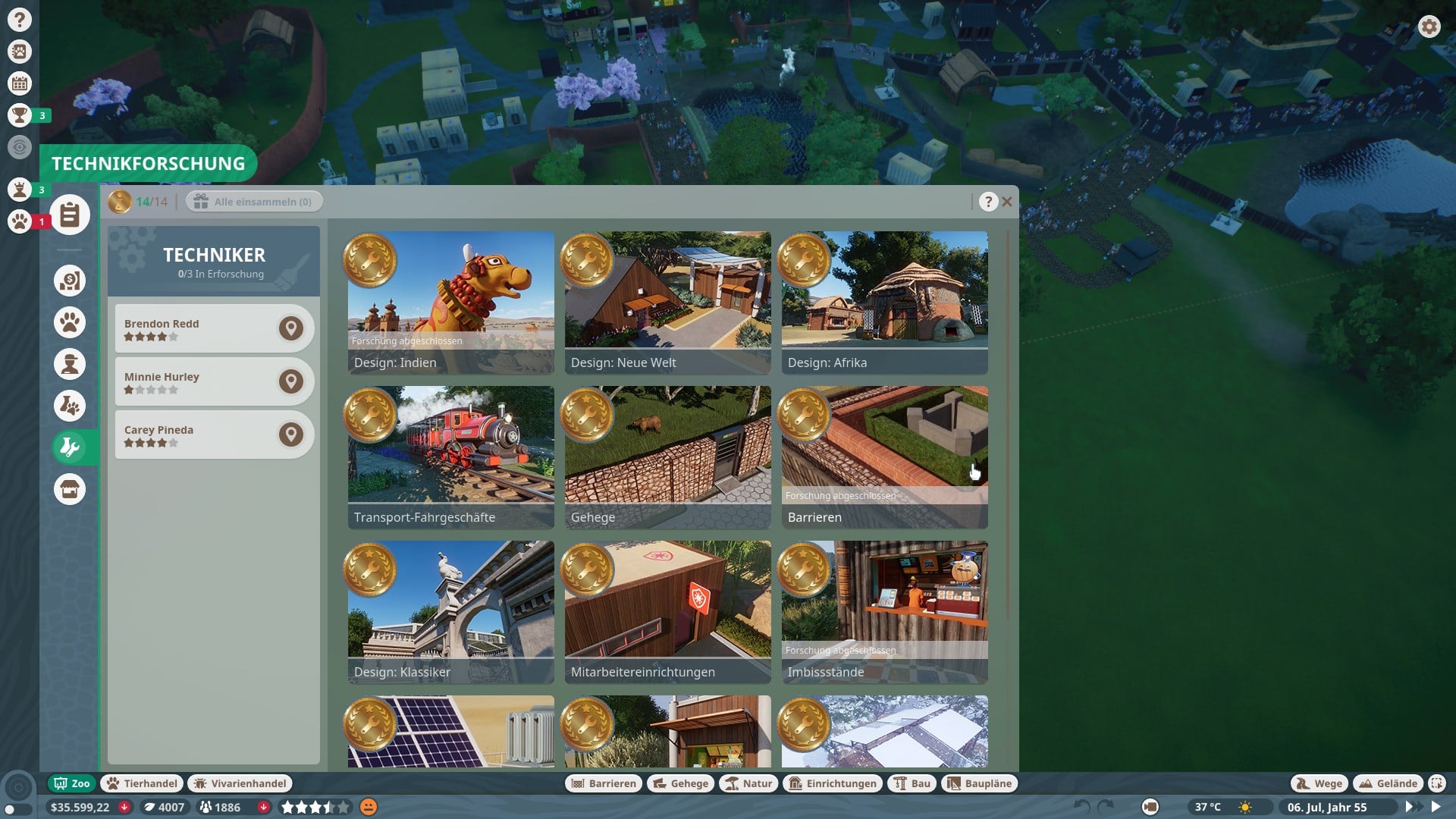Open settings gear icon
1456x819 pixels.
point(1429,27)
